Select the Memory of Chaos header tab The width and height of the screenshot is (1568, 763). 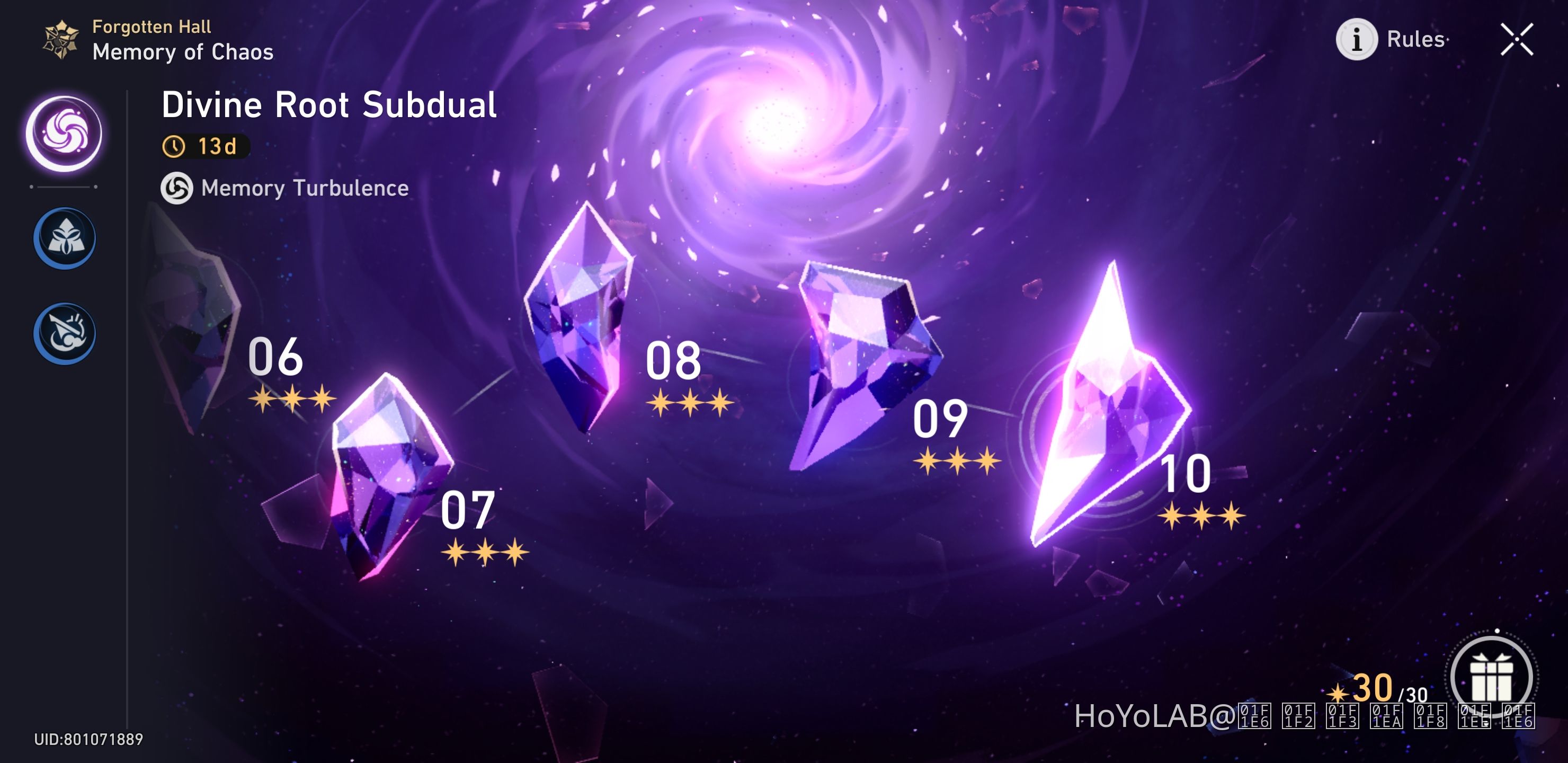point(183,53)
